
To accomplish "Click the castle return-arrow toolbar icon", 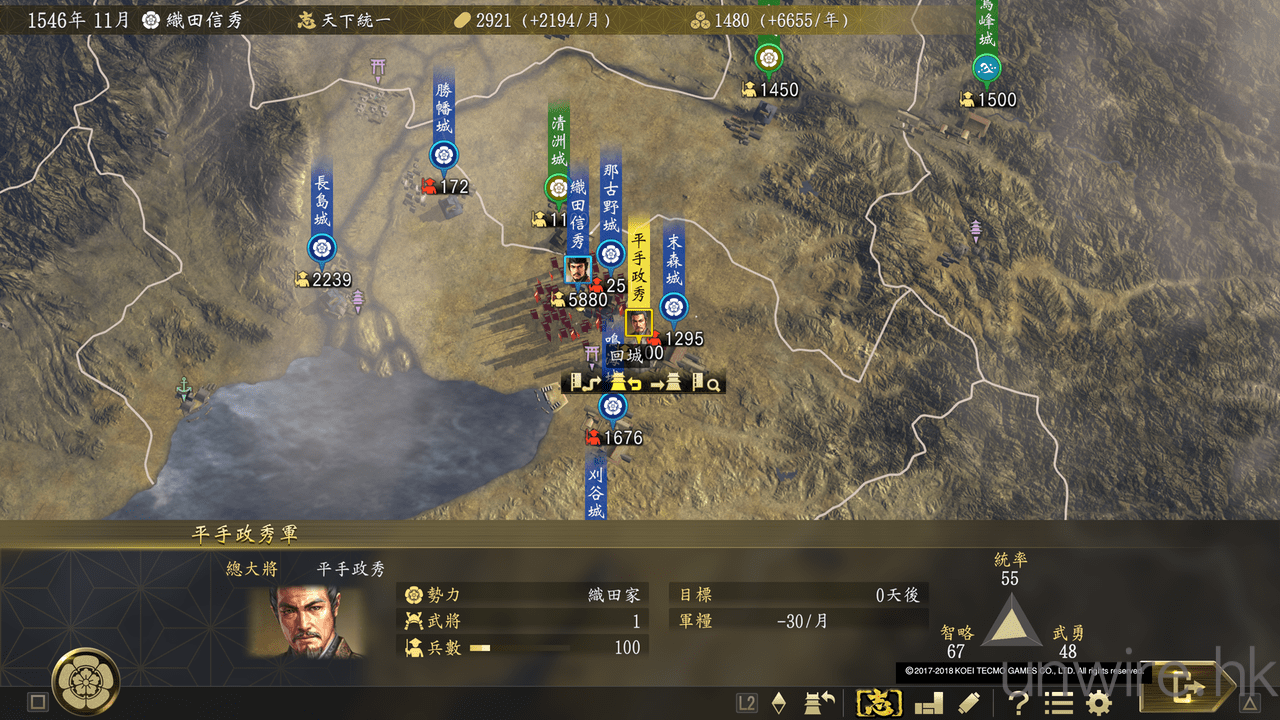I will click(820, 703).
